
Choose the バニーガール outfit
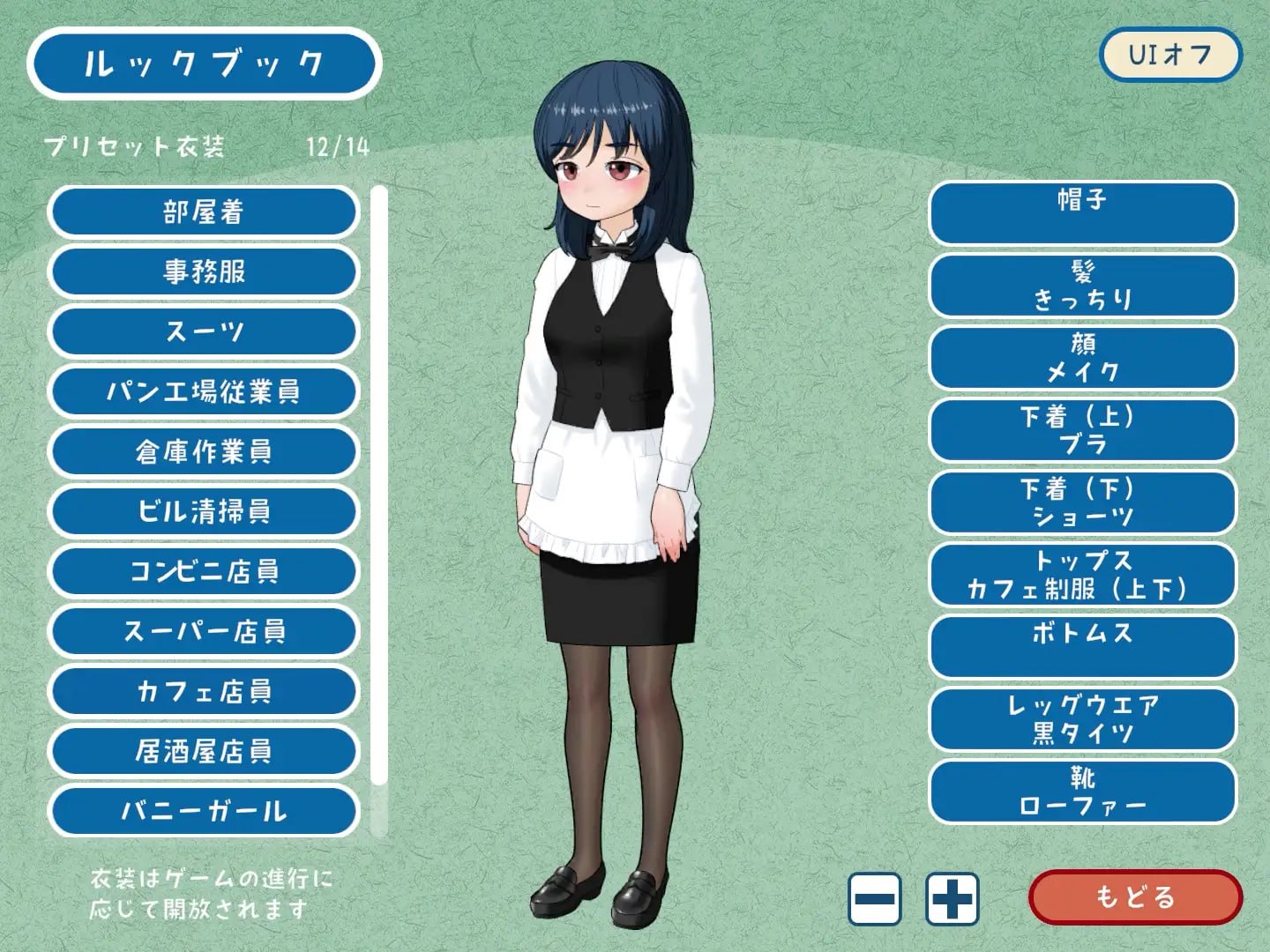coord(203,811)
